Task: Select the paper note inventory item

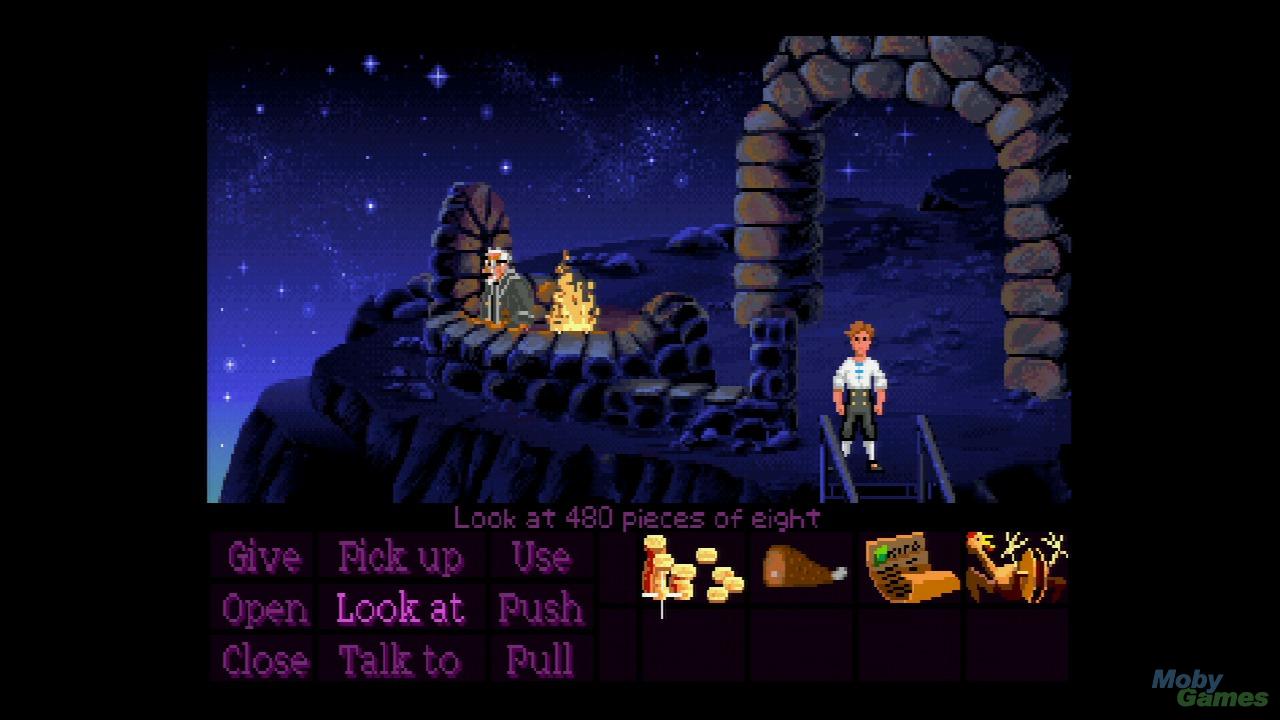Action: 908,568
